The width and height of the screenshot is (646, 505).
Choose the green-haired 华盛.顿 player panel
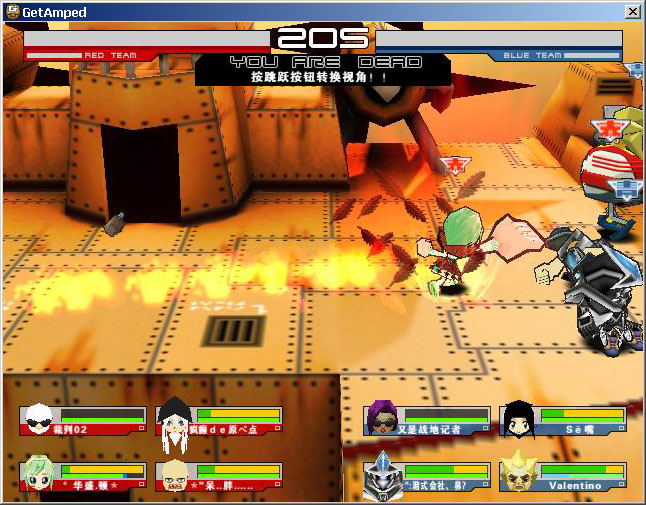[83, 476]
